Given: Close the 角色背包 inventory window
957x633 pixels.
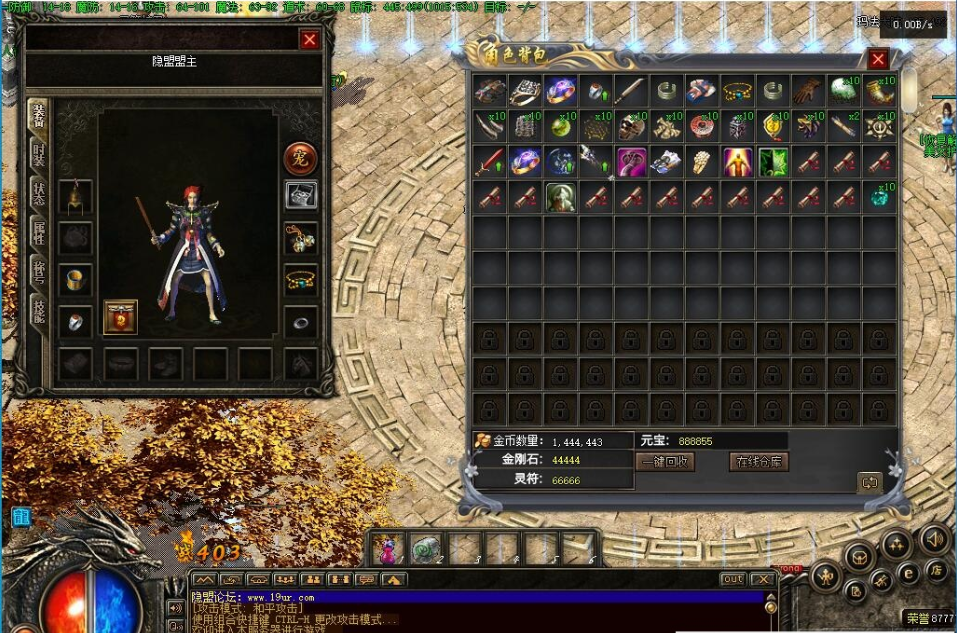Looking at the screenshot, I should 878,59.
